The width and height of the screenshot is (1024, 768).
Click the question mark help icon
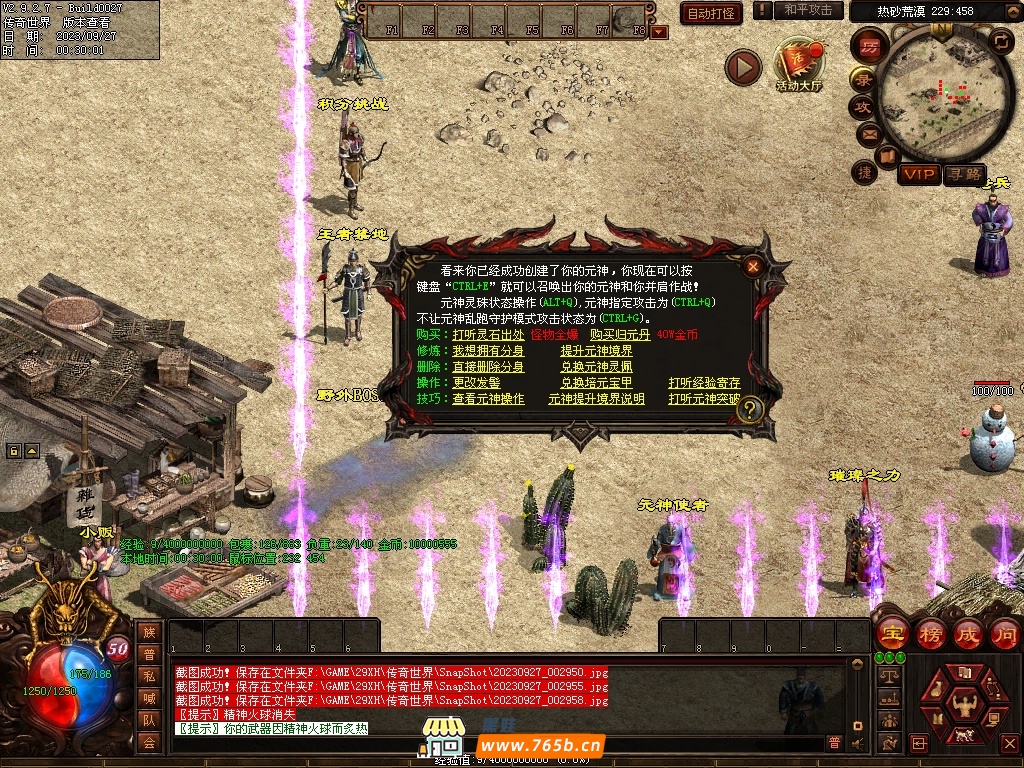coord(751,408)
